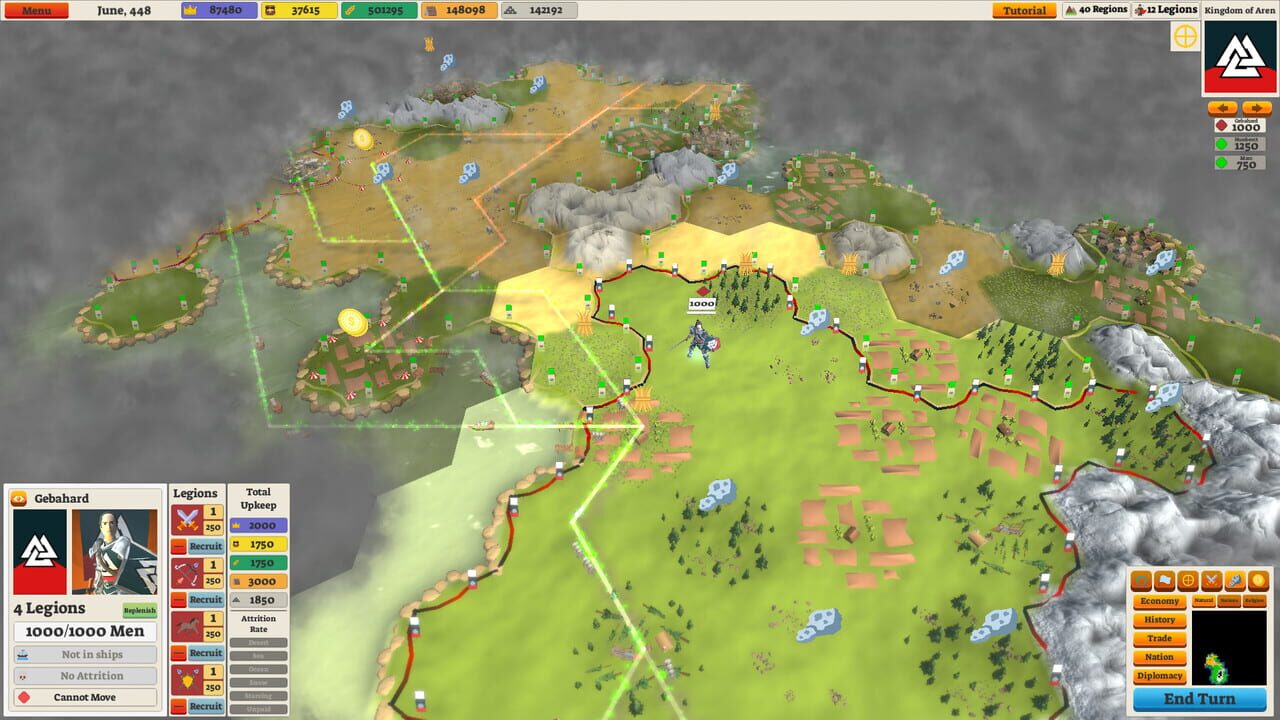Switch on the Religion minimap view
Viewport: 1280px width, 720px height.
click(1254, 601)
